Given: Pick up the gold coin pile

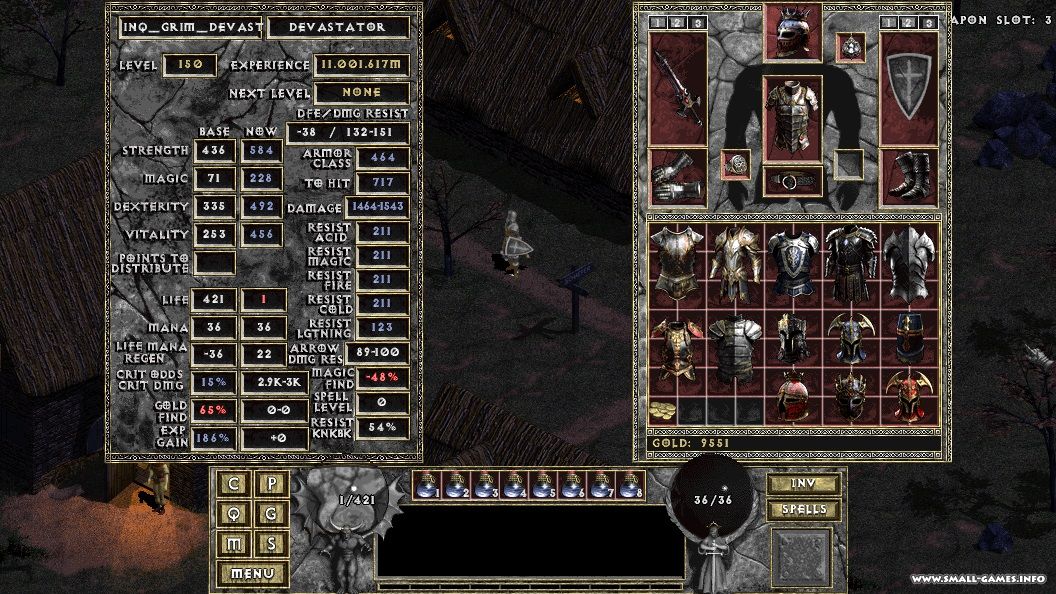Looking at the screenshot, I should 662,411.
